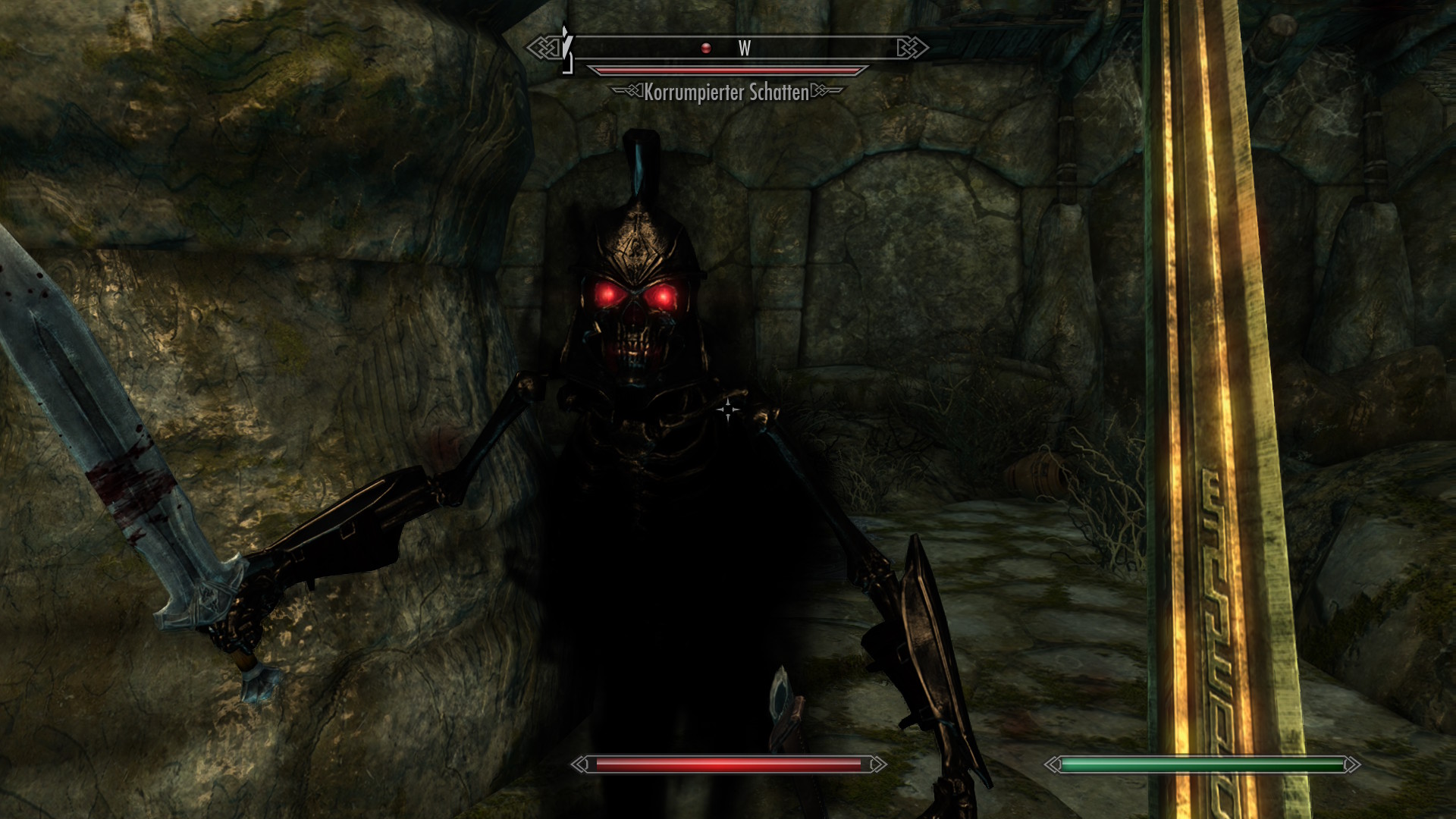1456x819 pixels.
Task: Select the W heading on the compass
Action: click(x=745, y=49)
